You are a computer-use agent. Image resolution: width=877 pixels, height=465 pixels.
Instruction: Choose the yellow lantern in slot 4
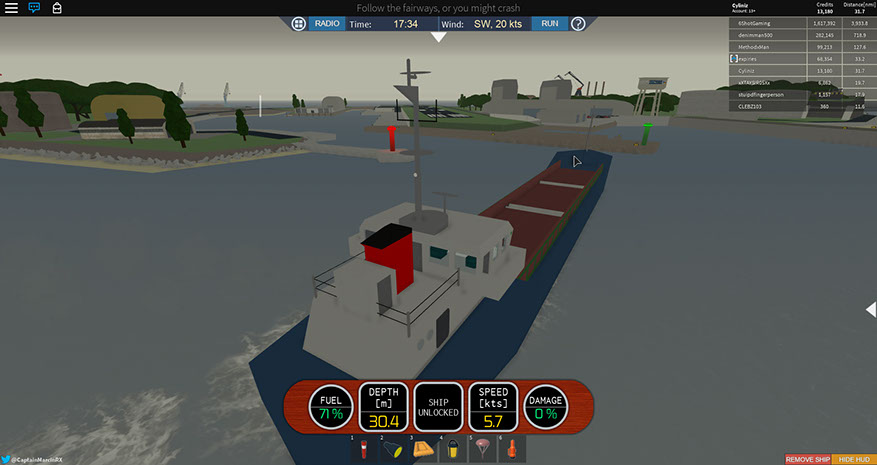453,448
